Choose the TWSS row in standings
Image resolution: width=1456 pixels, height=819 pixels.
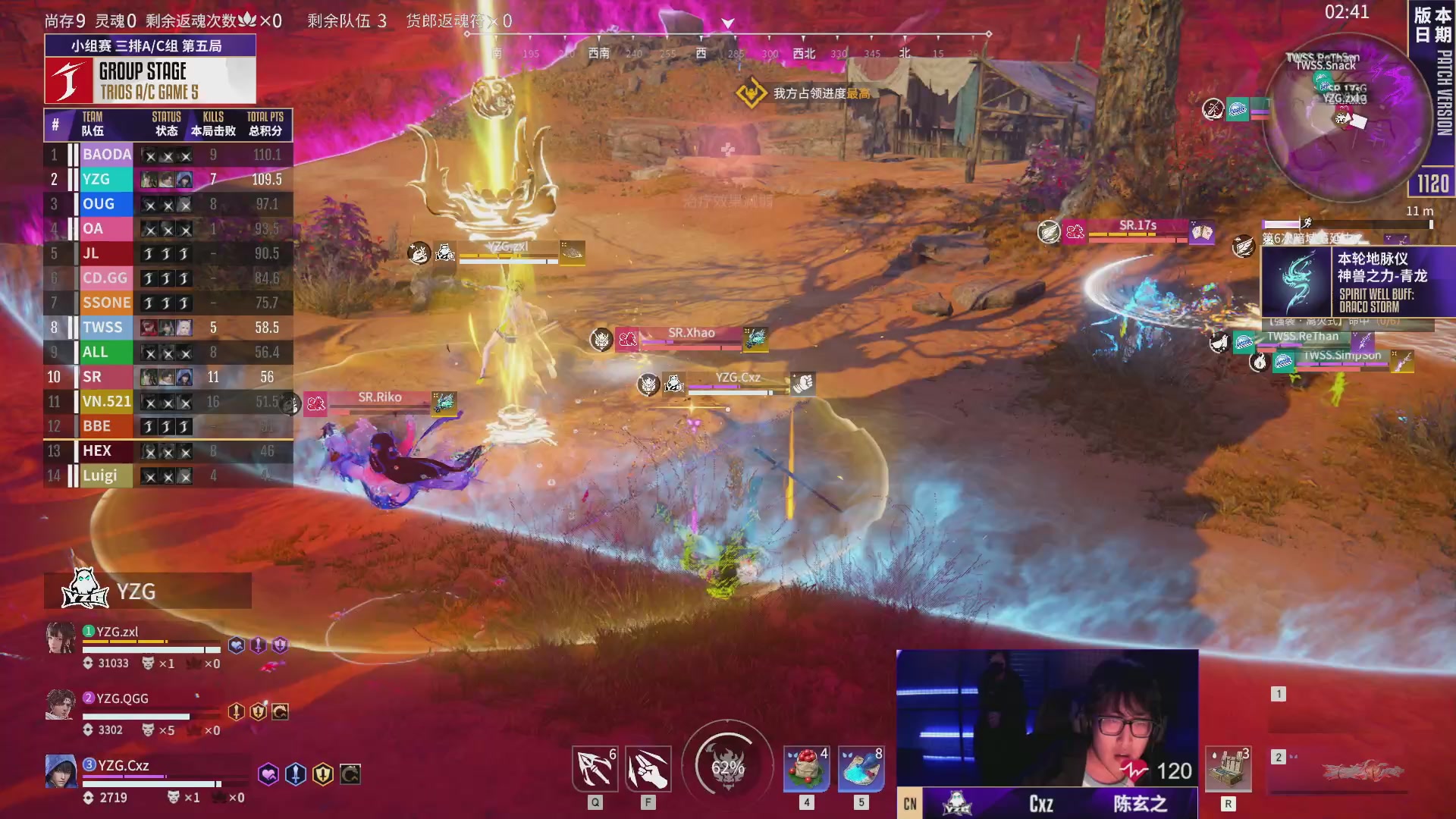tap(168, 328)
